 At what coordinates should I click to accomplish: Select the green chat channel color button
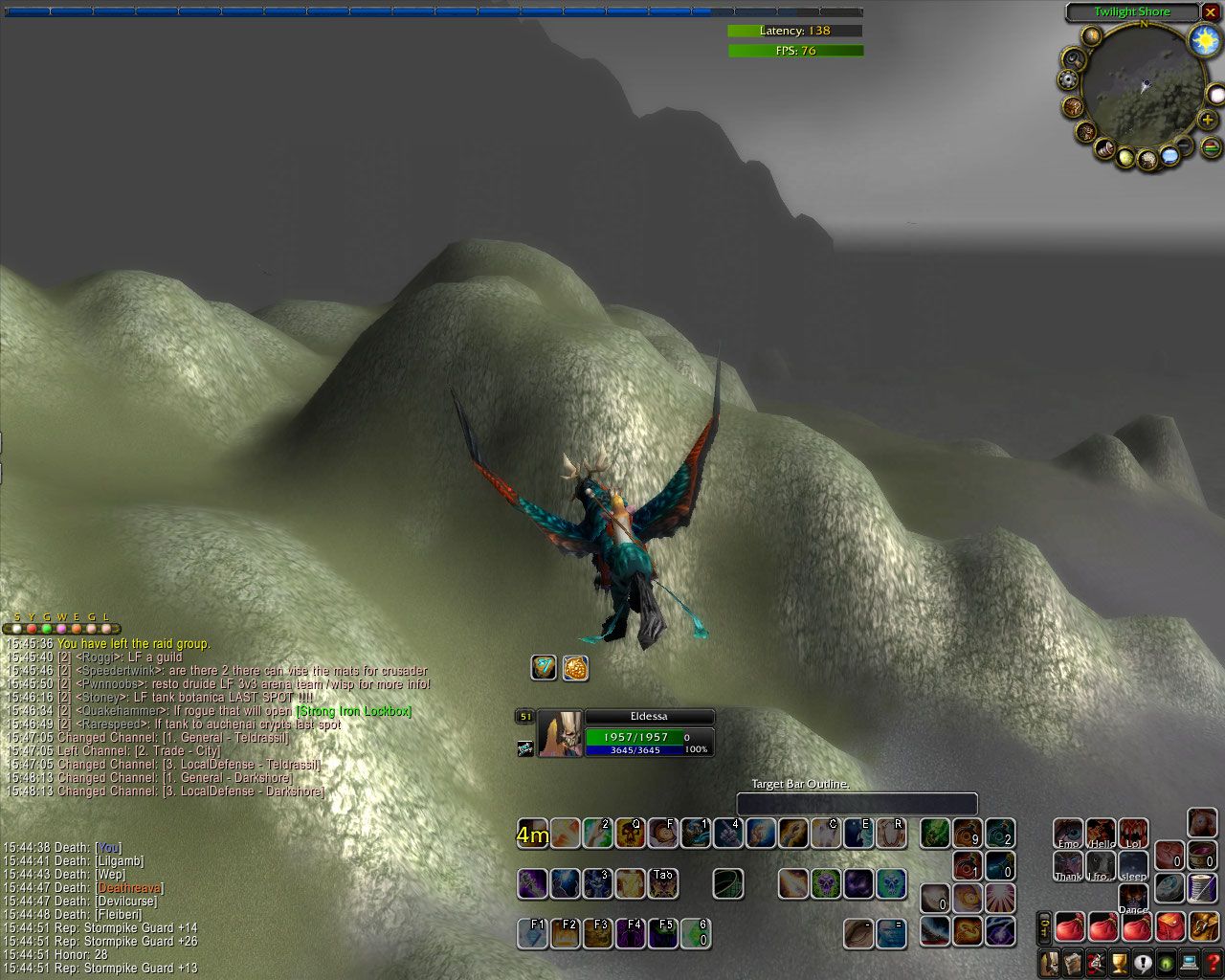pyautogui.click(x=46, y=629)
